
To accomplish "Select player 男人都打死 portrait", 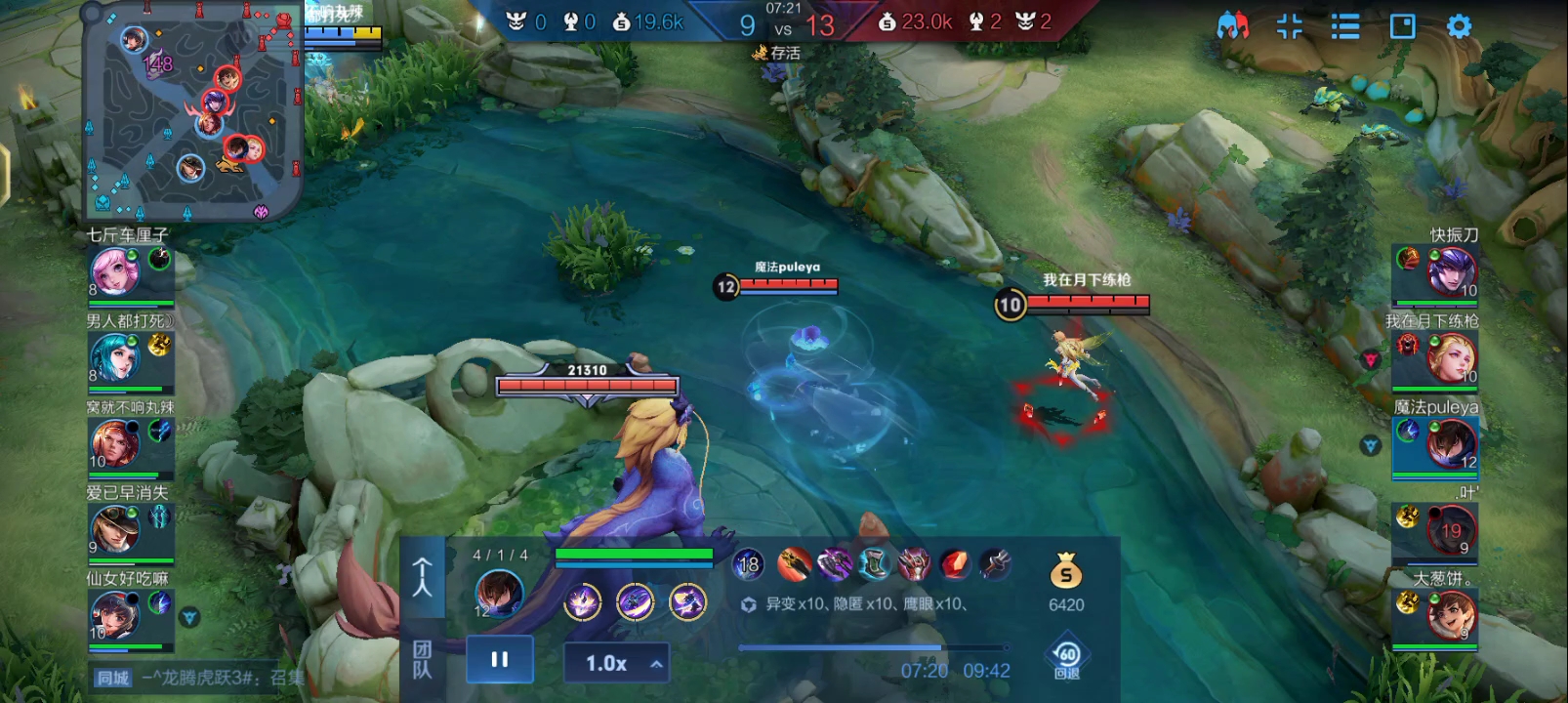I will pyautogui.click(x=115, y=357).
